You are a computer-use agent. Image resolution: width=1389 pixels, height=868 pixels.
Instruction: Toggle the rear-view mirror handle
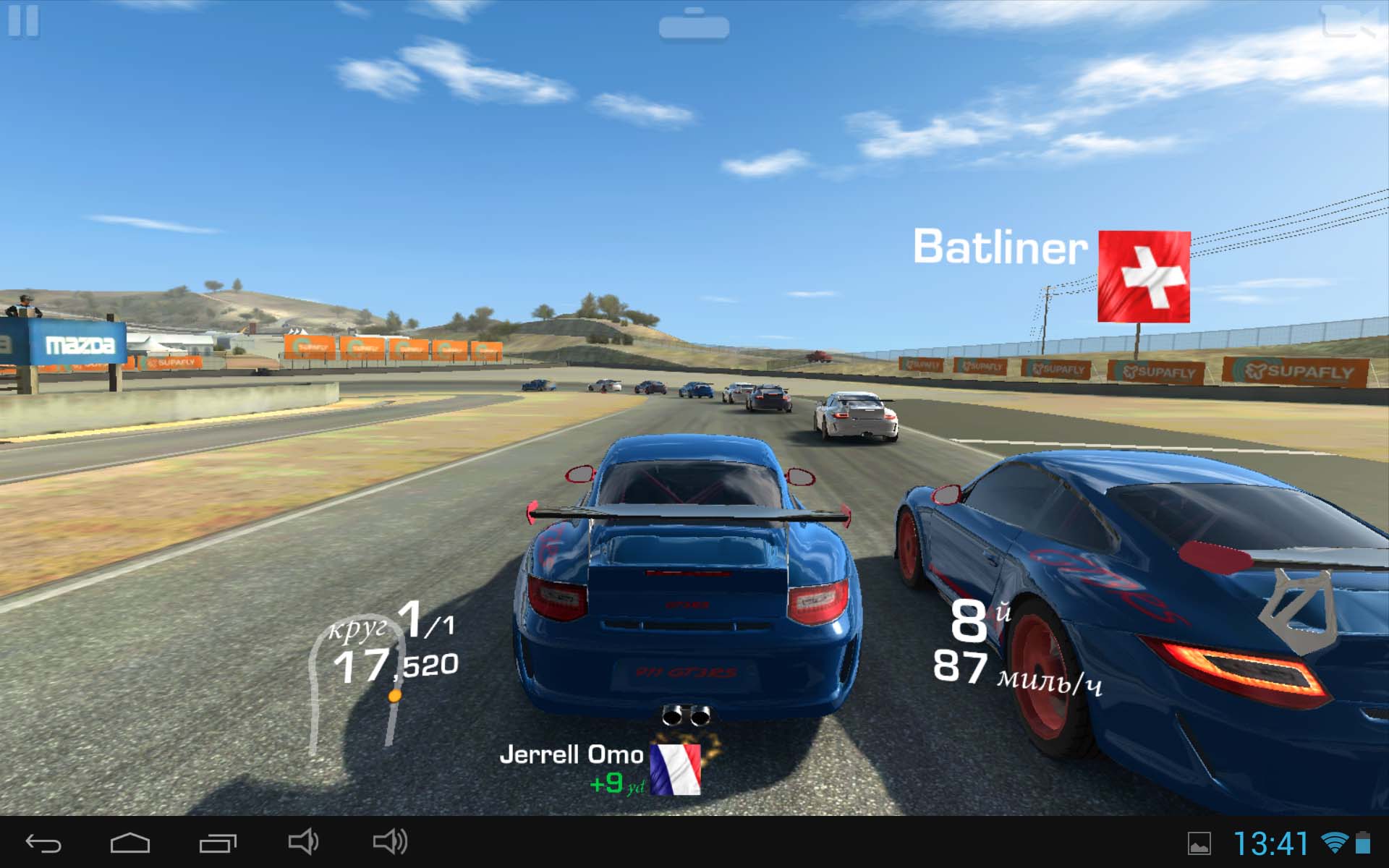694,25
